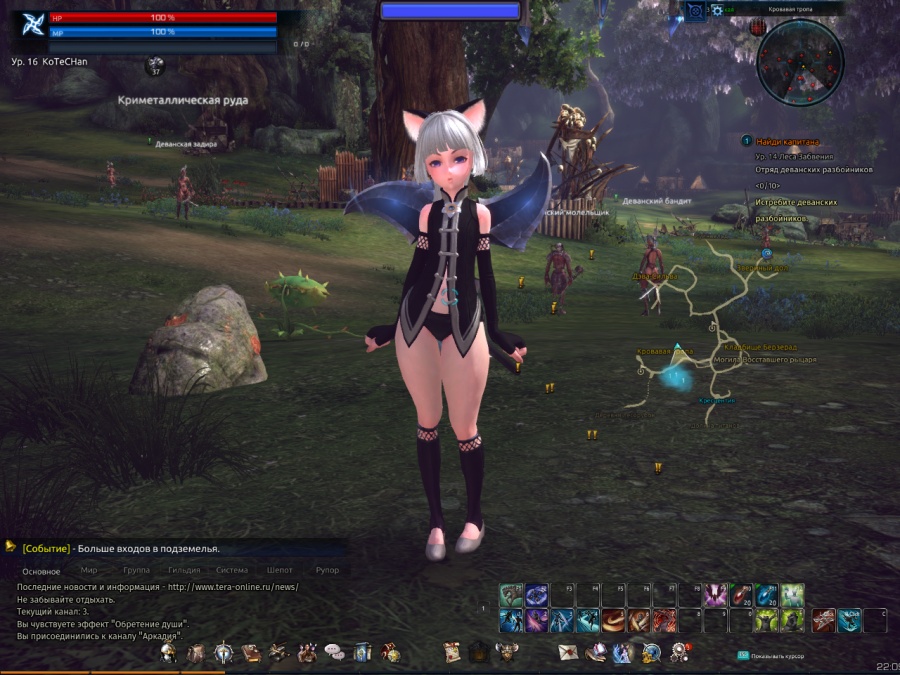This screenshot has width=900, height=675.
Task: Open the Рупор chat tab
Action: [x=327, y=570]
